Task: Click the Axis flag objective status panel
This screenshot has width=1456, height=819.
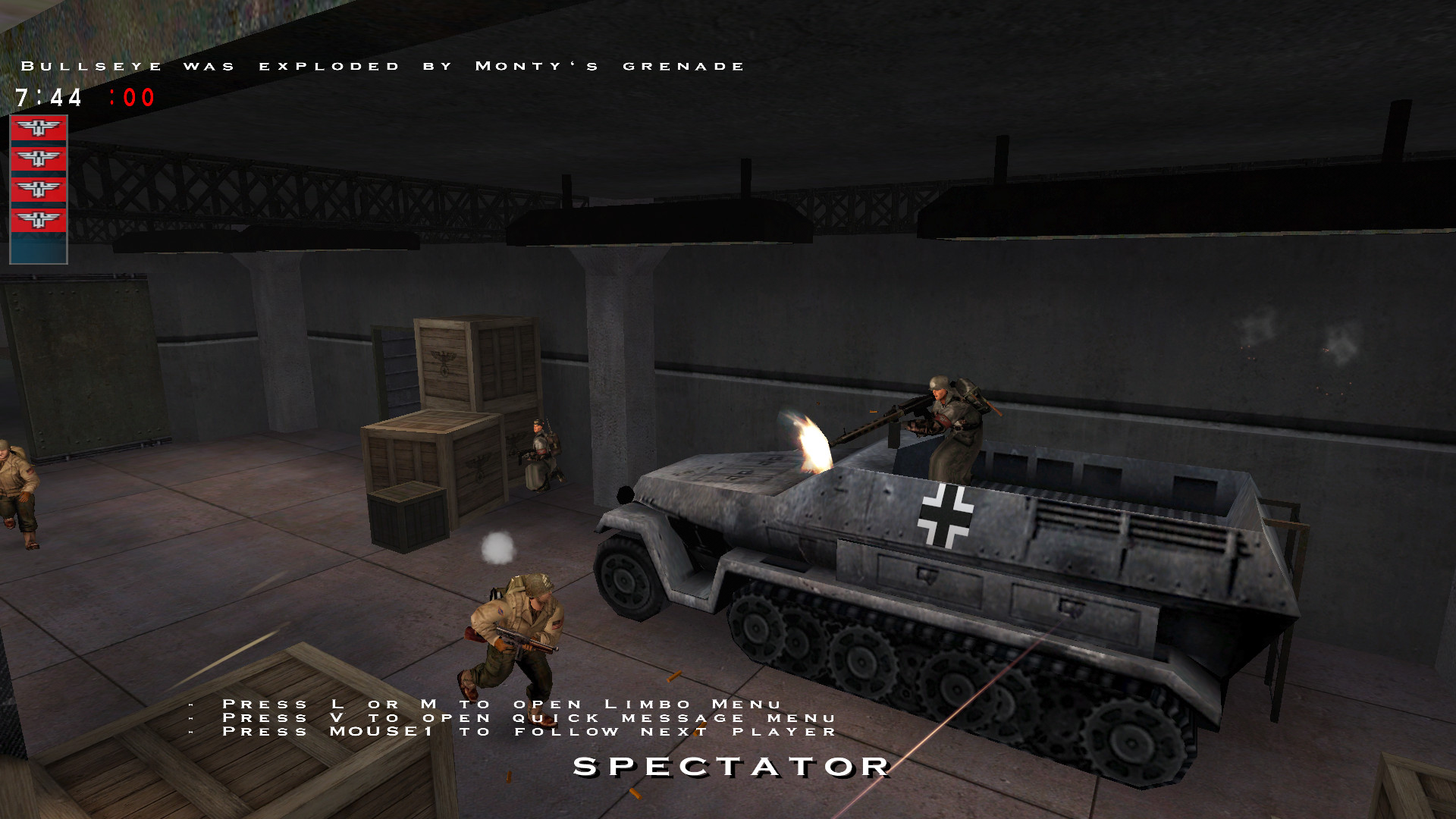Action: (39, 174)
